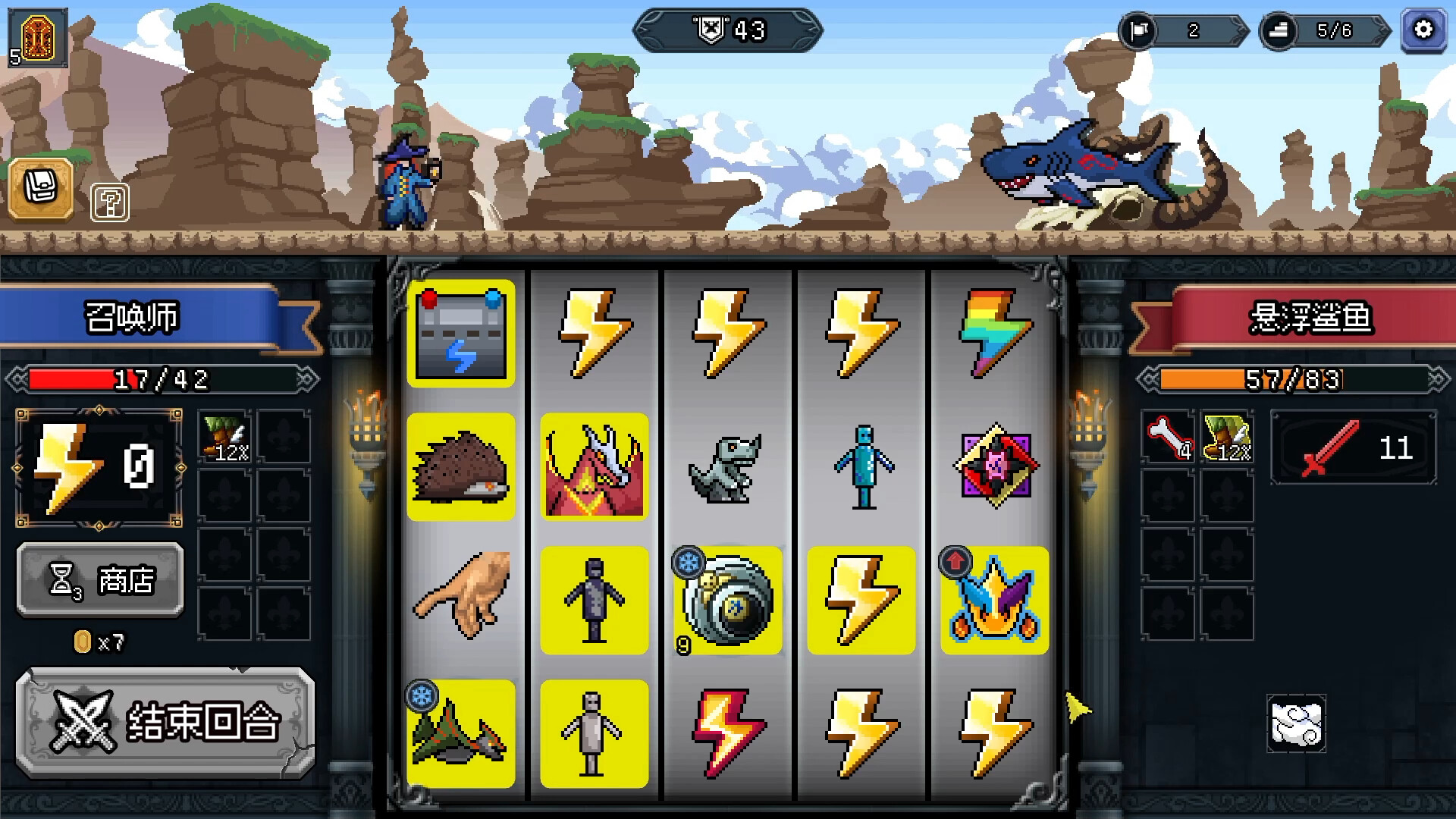Image resolution: width=1456 pixels, height=819 pixels.
Task: Choose the red dragon symbol tile
Action: tap(595, 467)
